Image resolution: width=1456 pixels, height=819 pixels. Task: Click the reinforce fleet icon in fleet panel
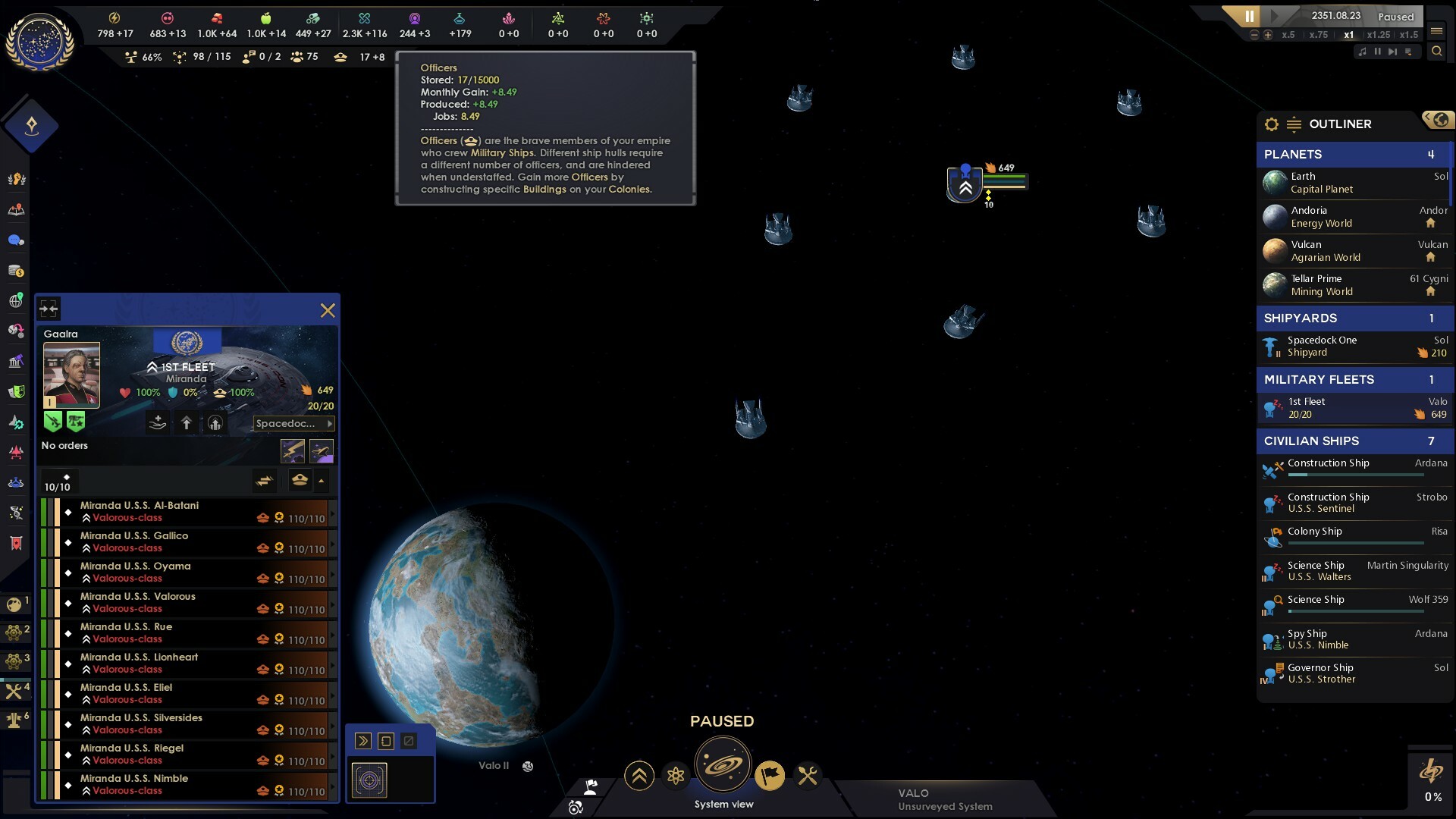coord(157,423)
